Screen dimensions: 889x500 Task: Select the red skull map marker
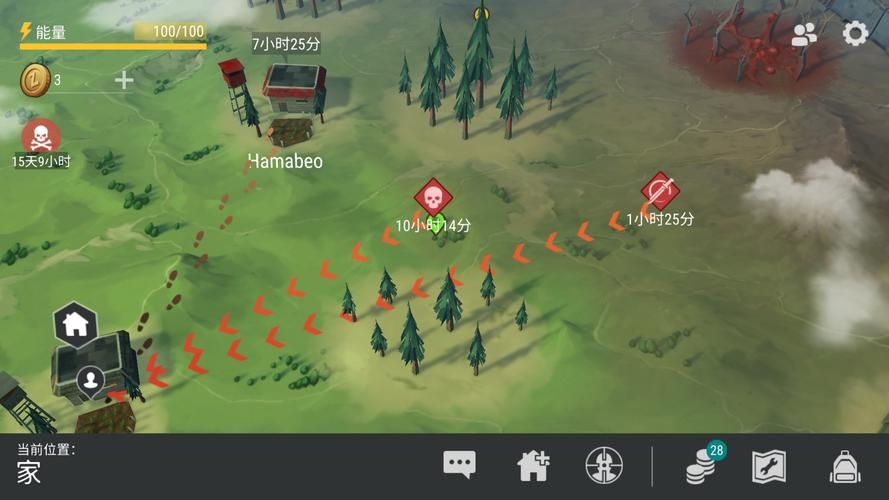[x=433, y=197]
